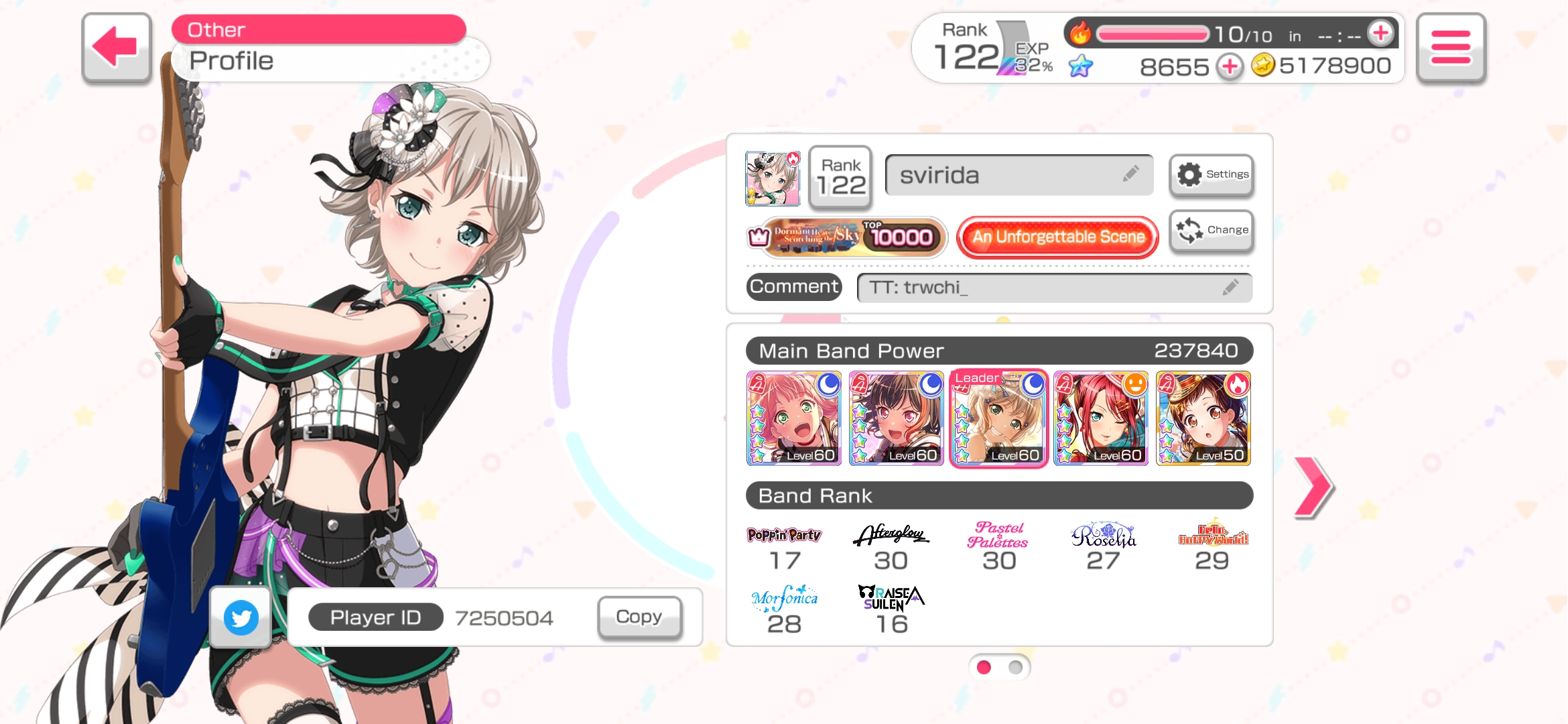Select the Level 50 band member card

(x=1203, y=418)
